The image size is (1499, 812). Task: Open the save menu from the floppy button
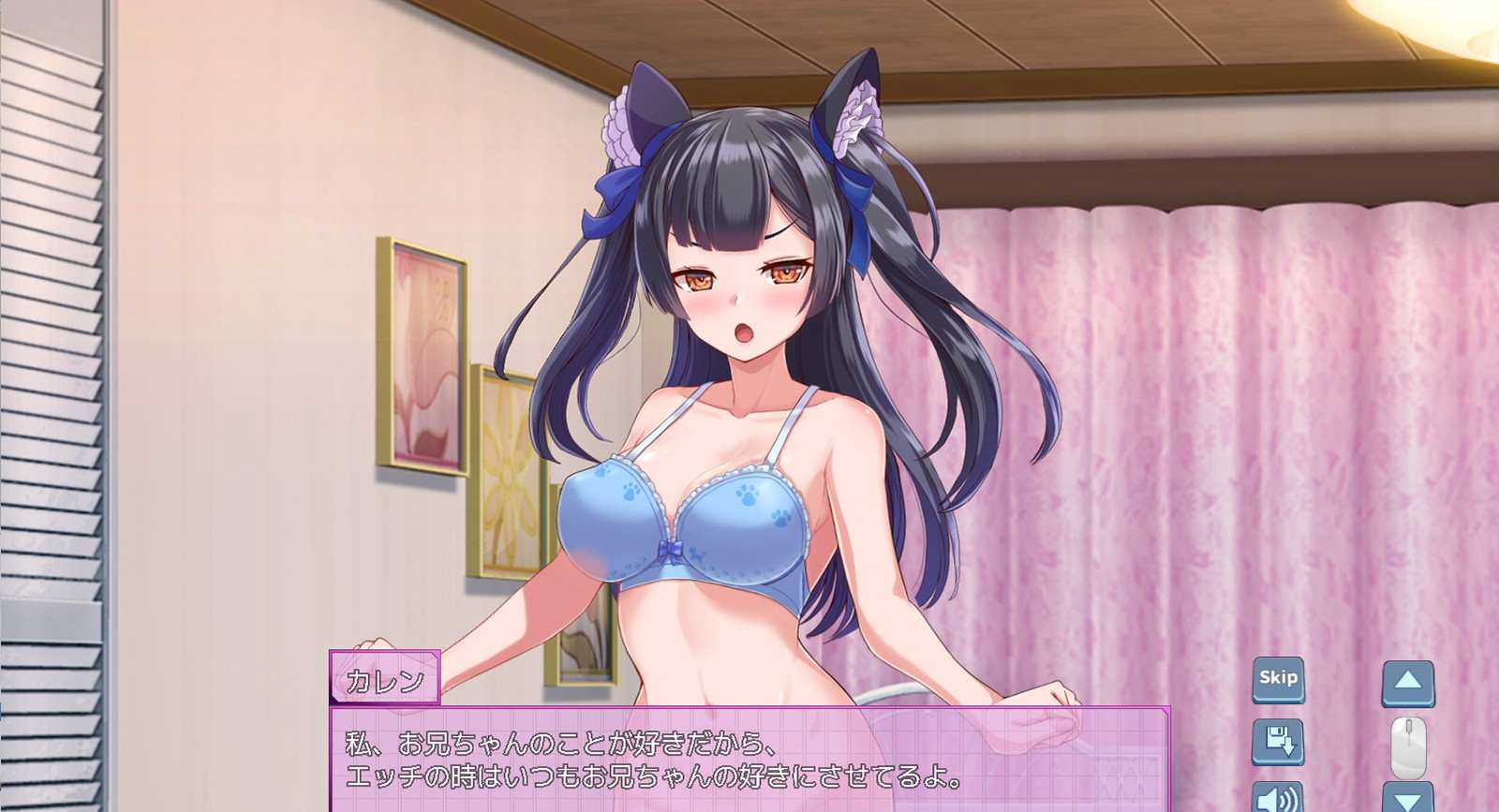pos(1278,740)
